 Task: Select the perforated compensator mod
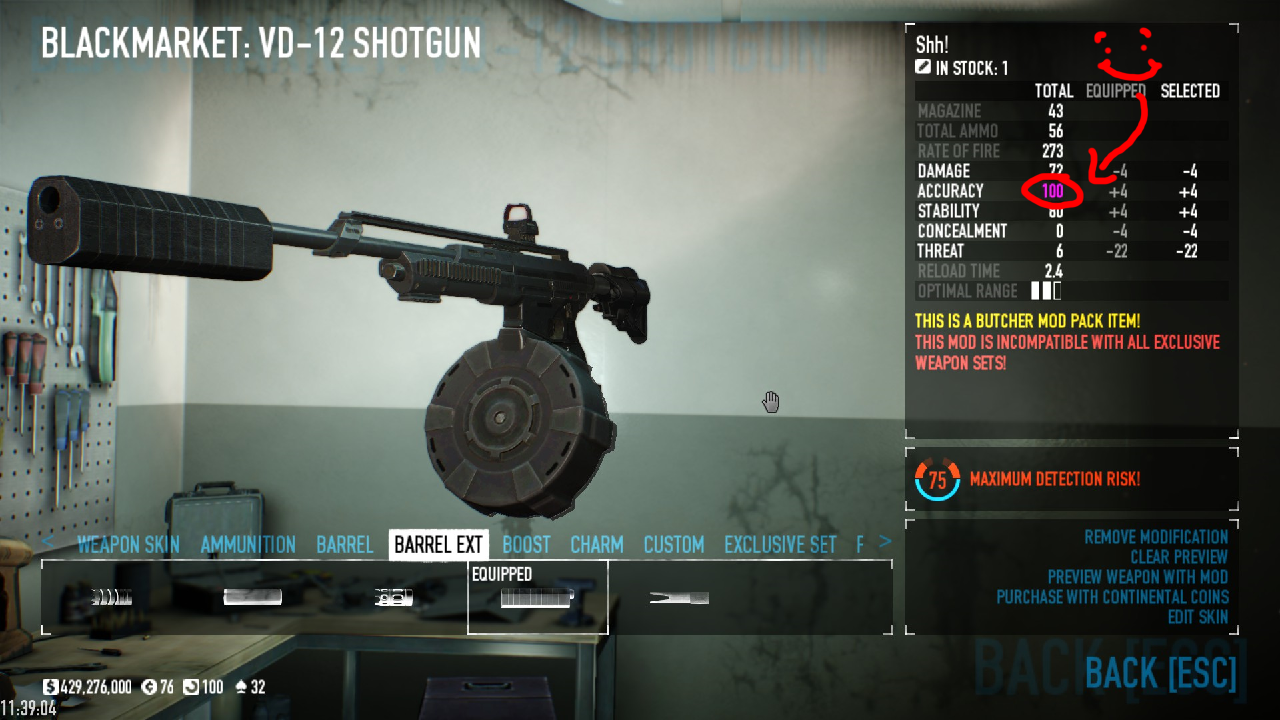(x=394, y=597)
